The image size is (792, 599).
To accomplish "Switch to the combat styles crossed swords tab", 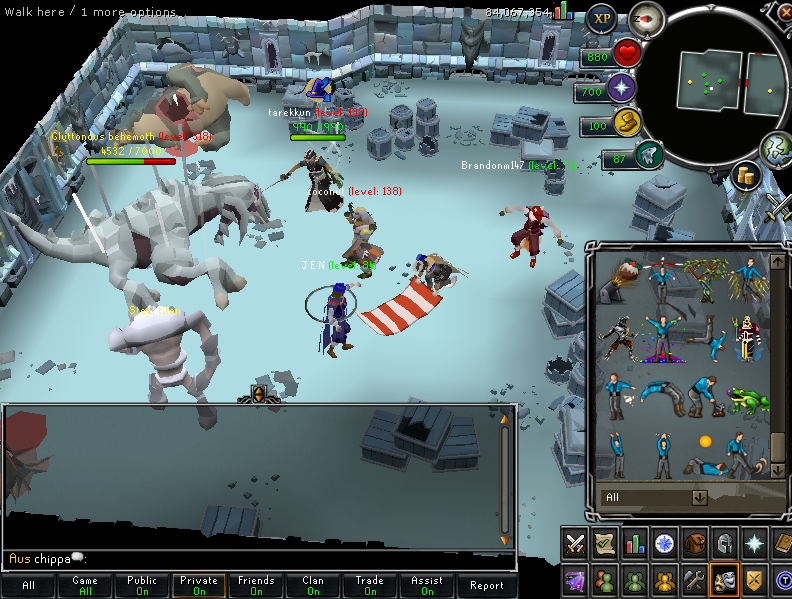I will point(575,544).
